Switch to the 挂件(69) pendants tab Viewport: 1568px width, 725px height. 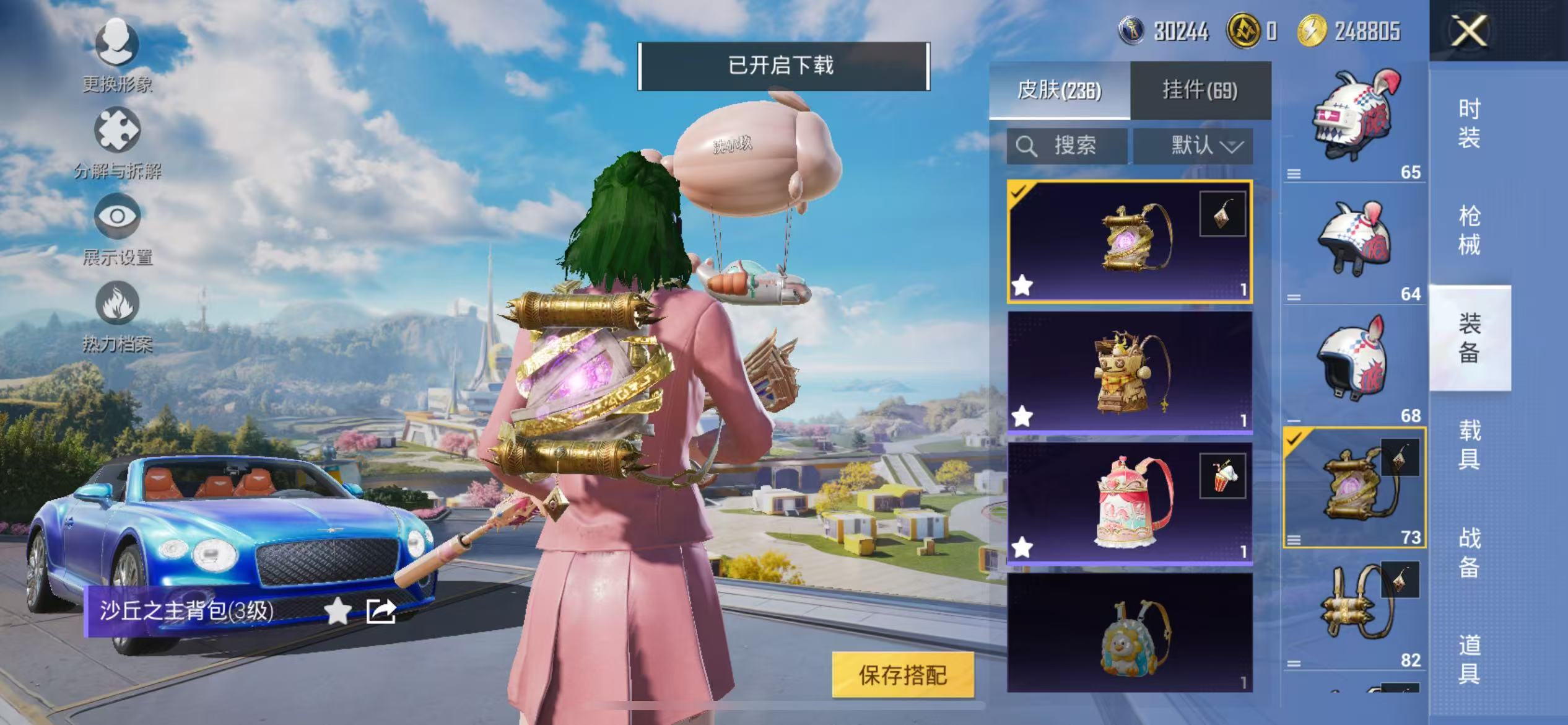coord(1200,90)
